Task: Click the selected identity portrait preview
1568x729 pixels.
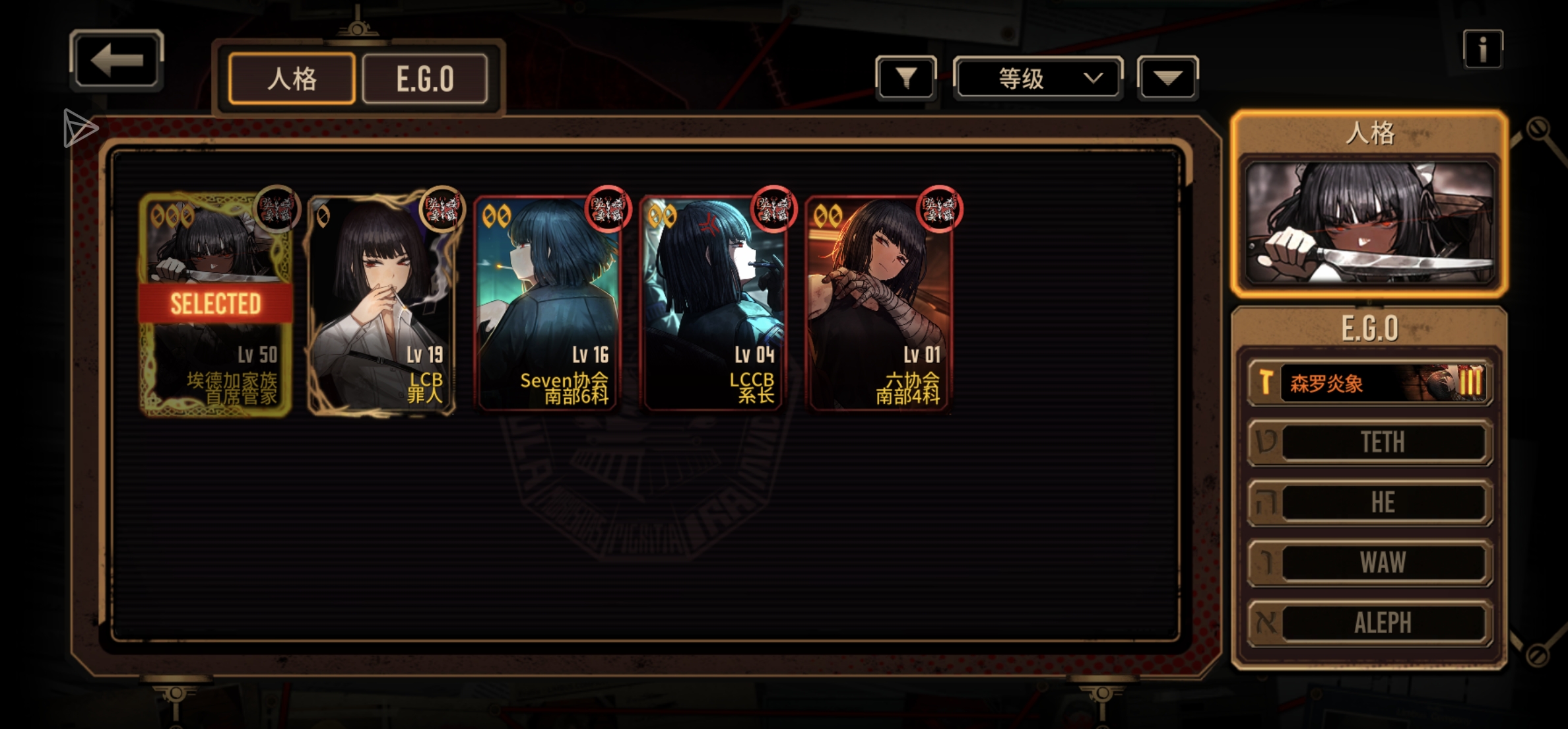Action: click(x=1369, y=223)
